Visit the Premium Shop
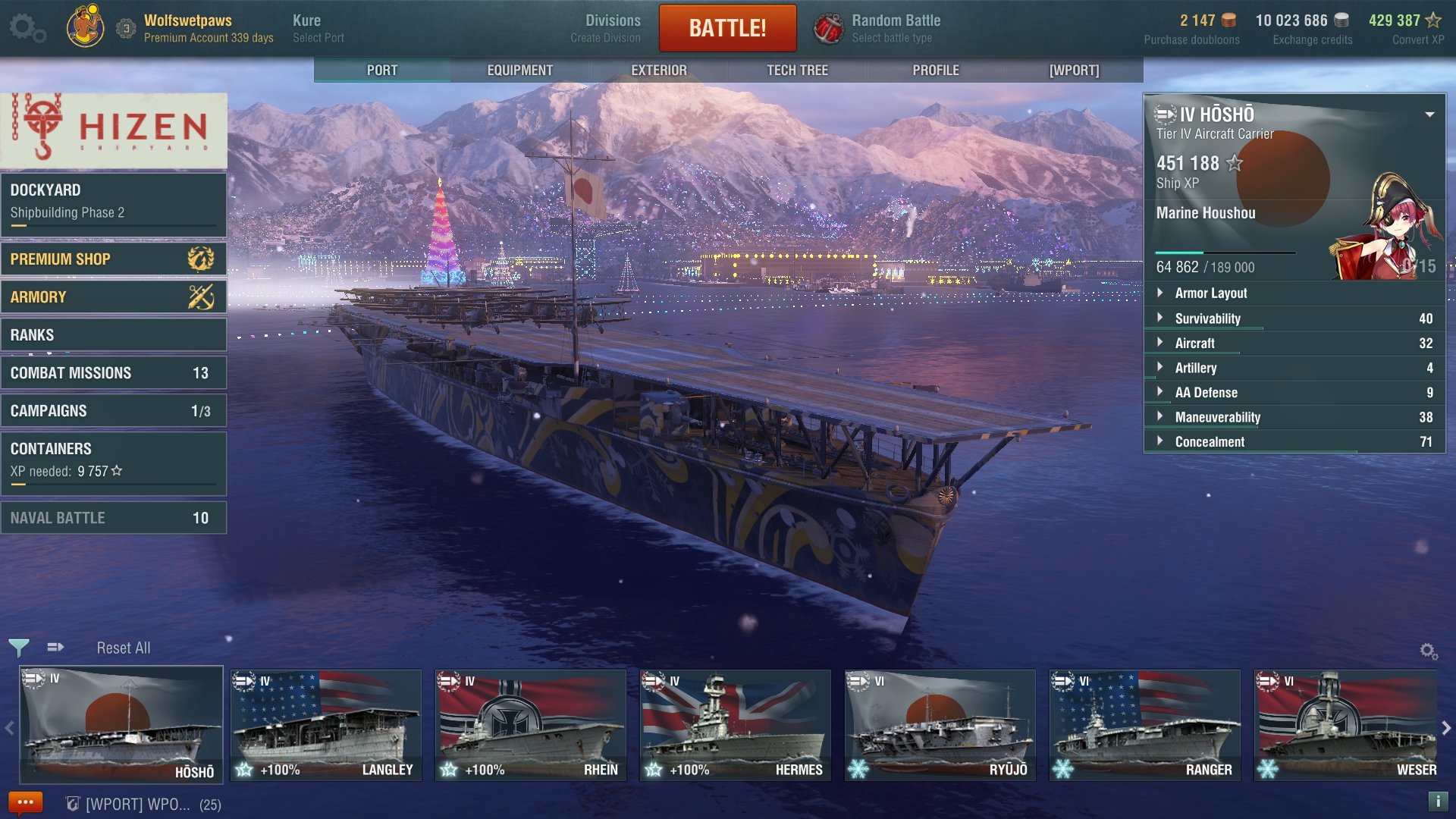Screen dimensions: 1456x819 point(114,259)
